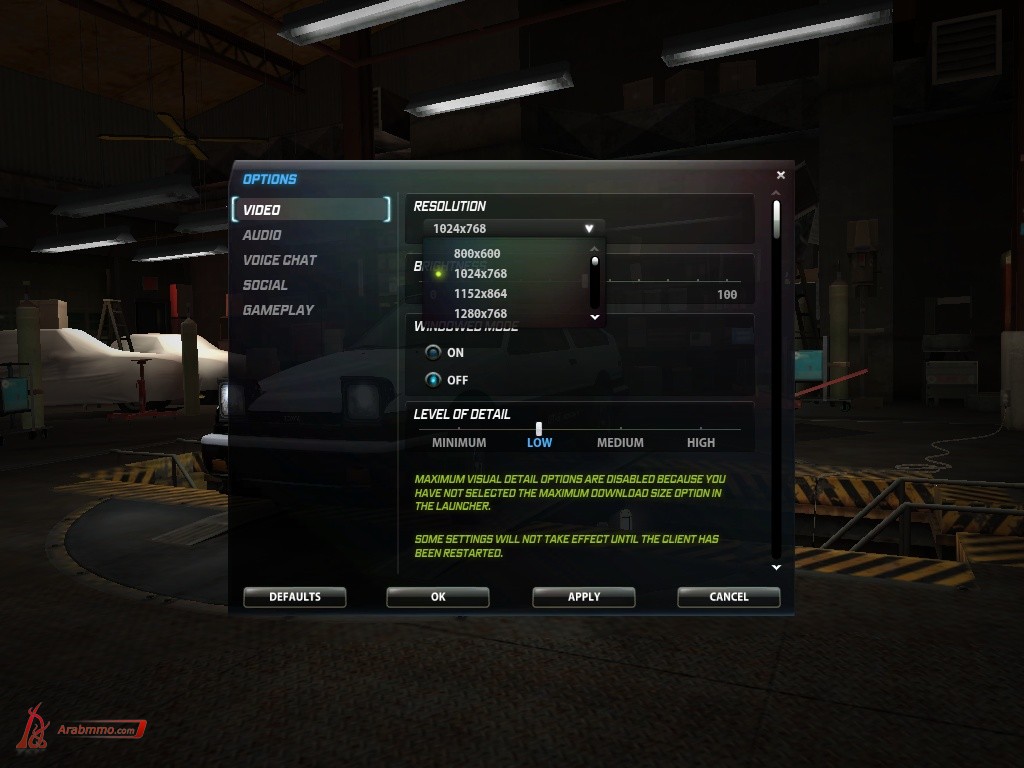This screenshot has height=768, width=1024.
Task: Set level of detail to High
Action: (701, 442)
